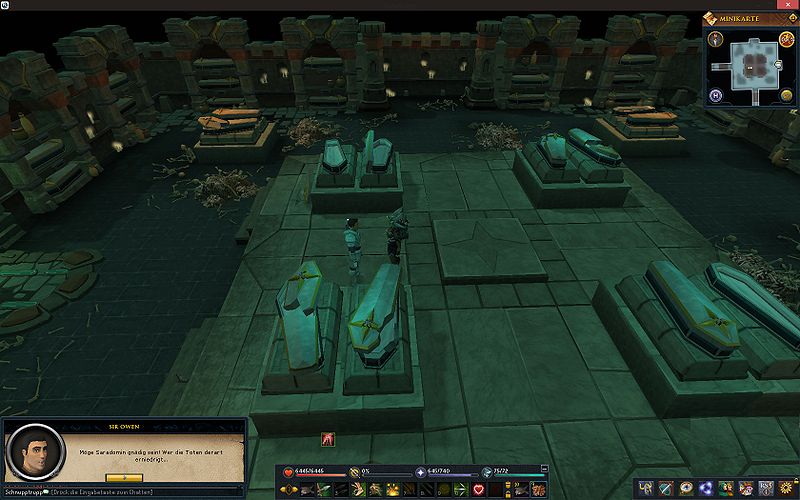This screenshot has width=800, height=500.
Task: Click the compass icon on minimap
Action: coord(716,38)
